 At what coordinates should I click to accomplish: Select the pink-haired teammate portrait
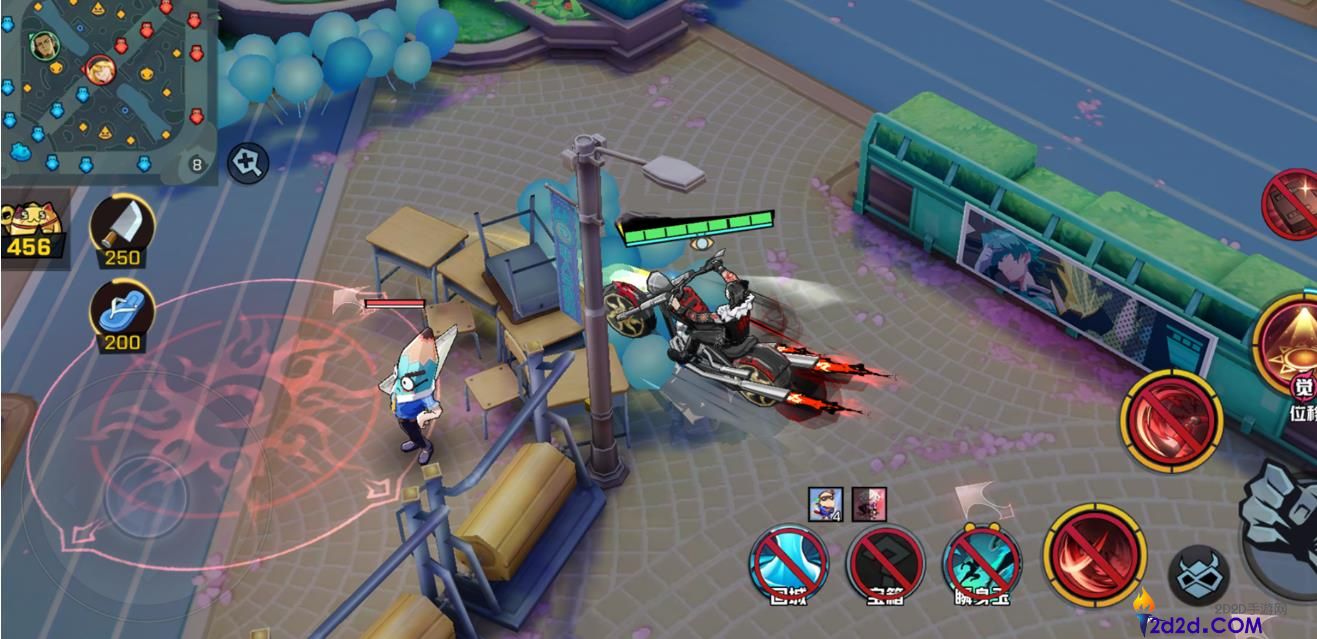pos(869,503)
